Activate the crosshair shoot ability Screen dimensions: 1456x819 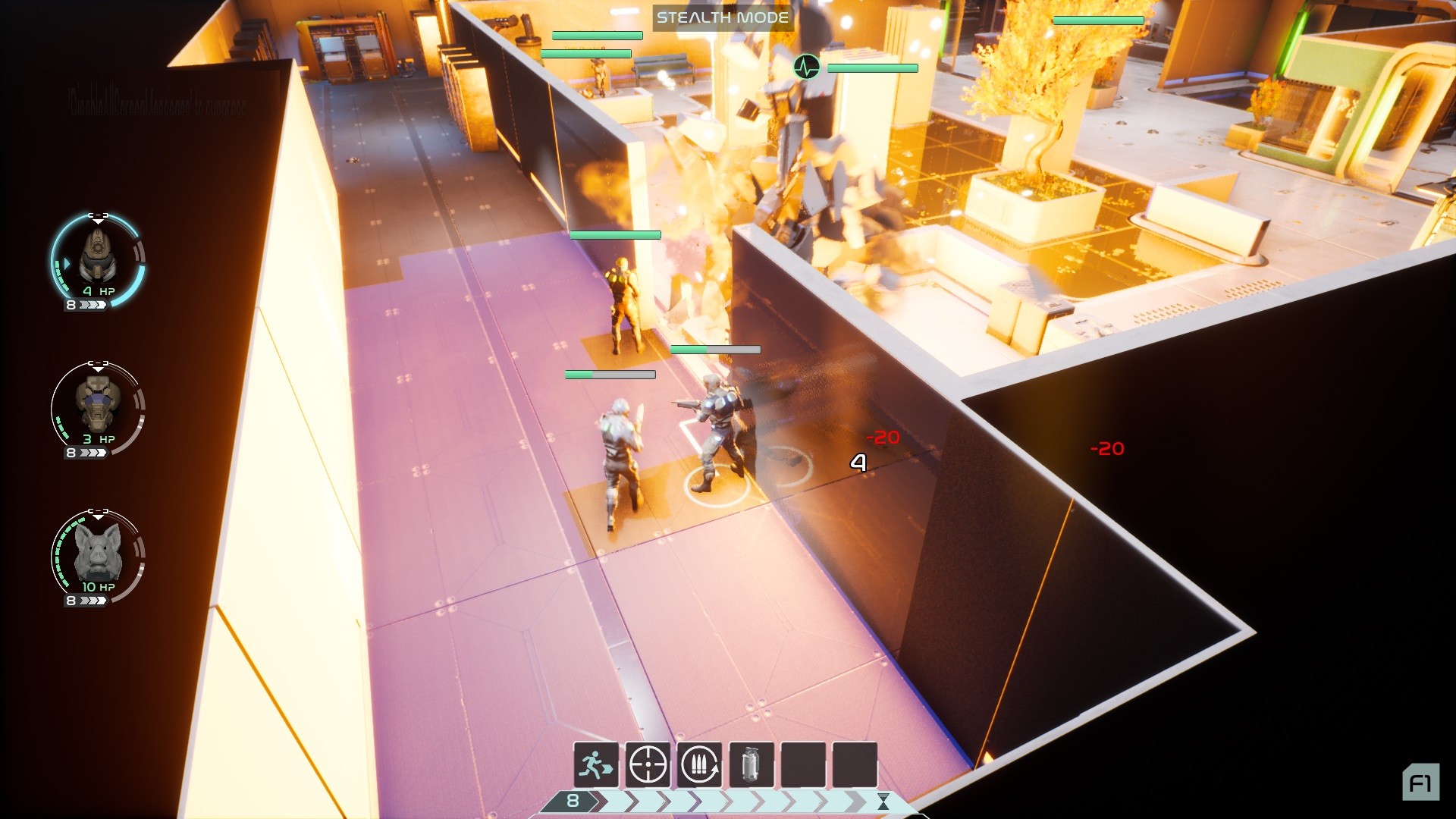pyautogui.click(x=648, y=764)
